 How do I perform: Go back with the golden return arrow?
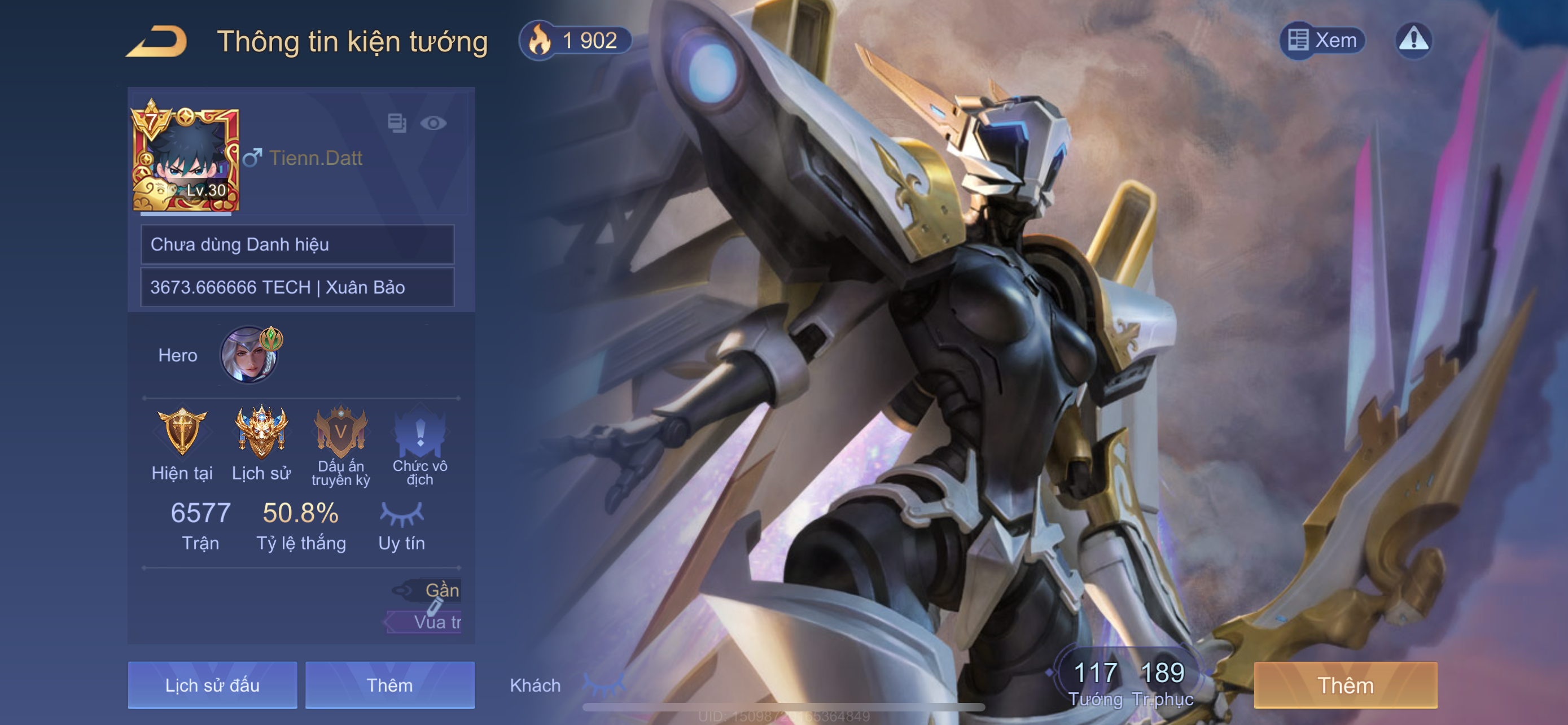[x=157, y=41]
